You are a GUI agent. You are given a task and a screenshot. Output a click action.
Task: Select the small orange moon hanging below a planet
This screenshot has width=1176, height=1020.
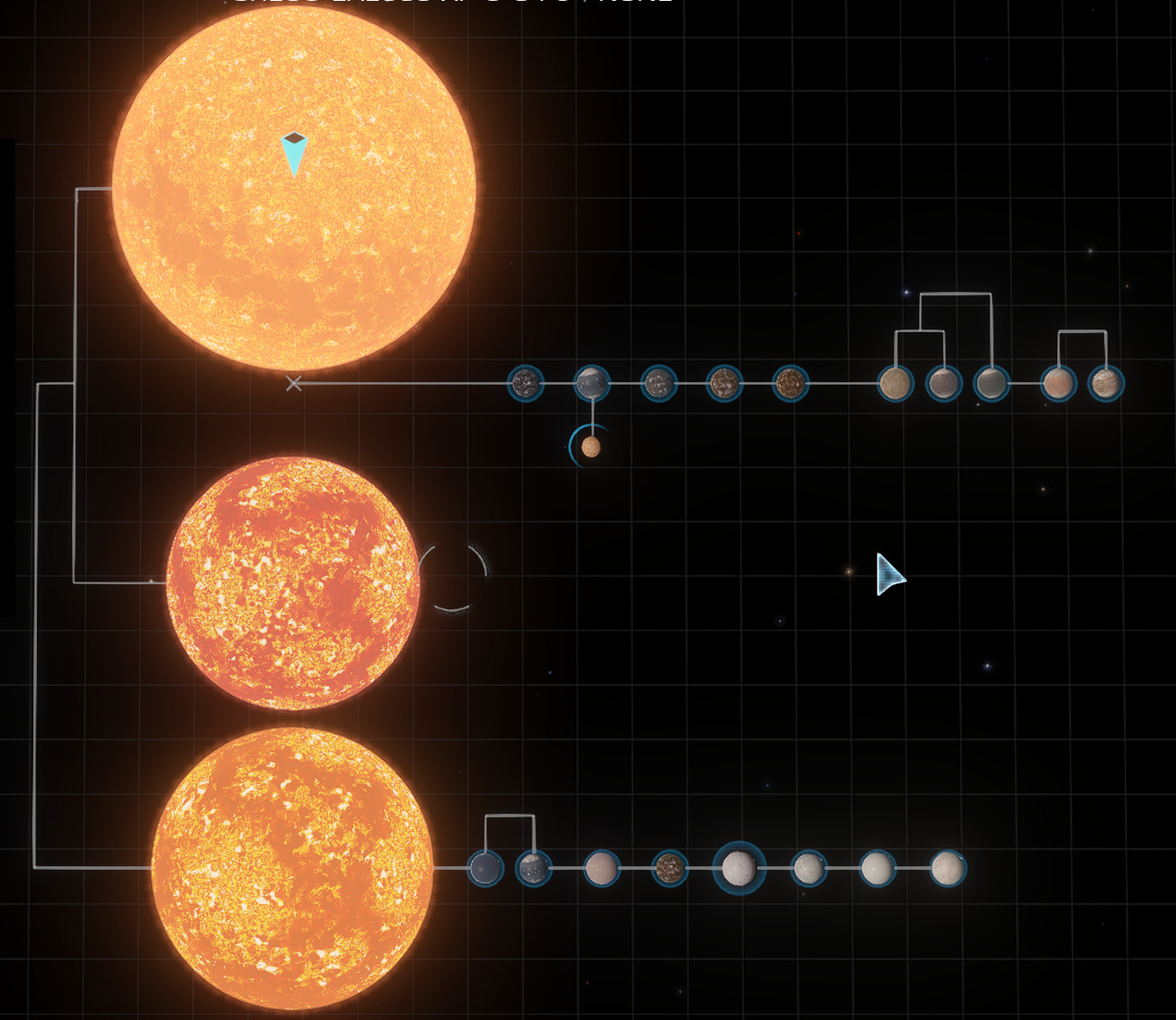point(592,447)
